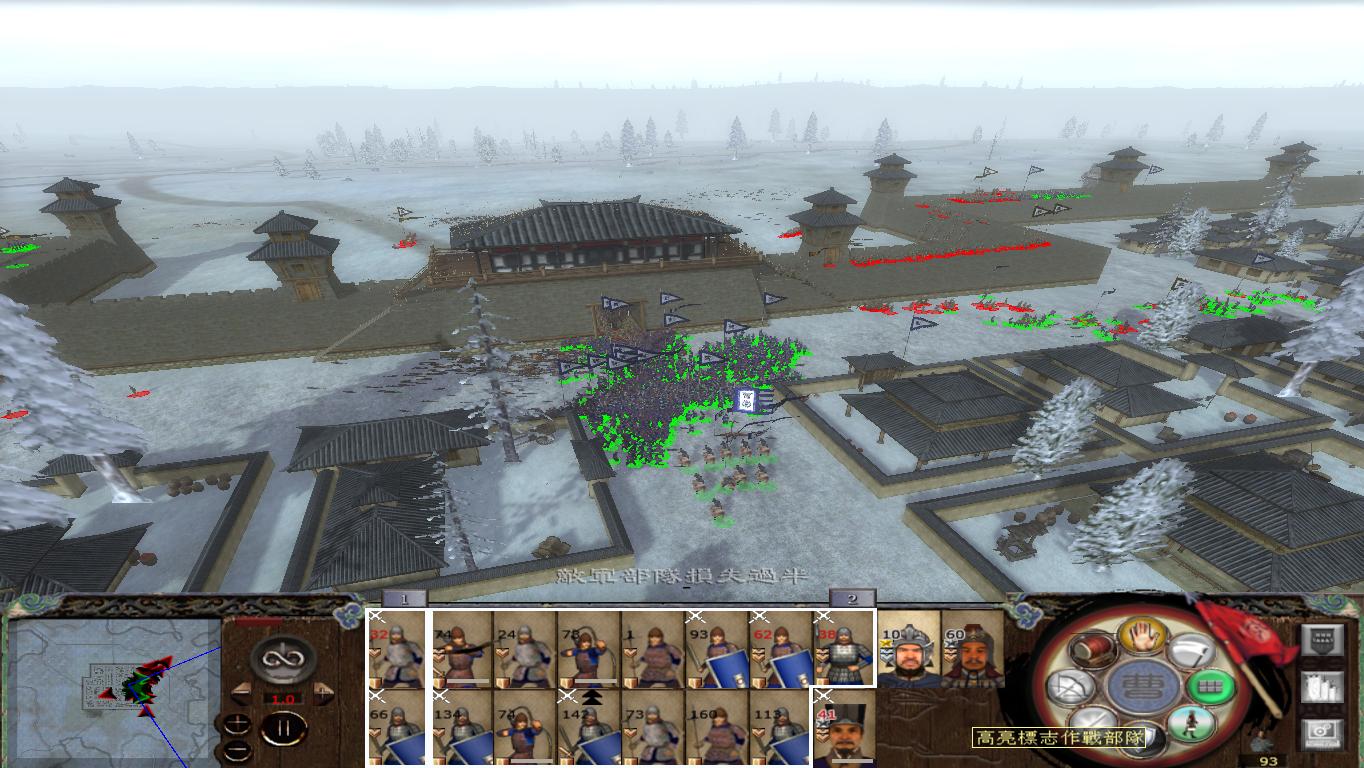Deselect the 32-man unit using its X mark
The height and width of the screenshot is (768, 1364).
tap(377, 616)
